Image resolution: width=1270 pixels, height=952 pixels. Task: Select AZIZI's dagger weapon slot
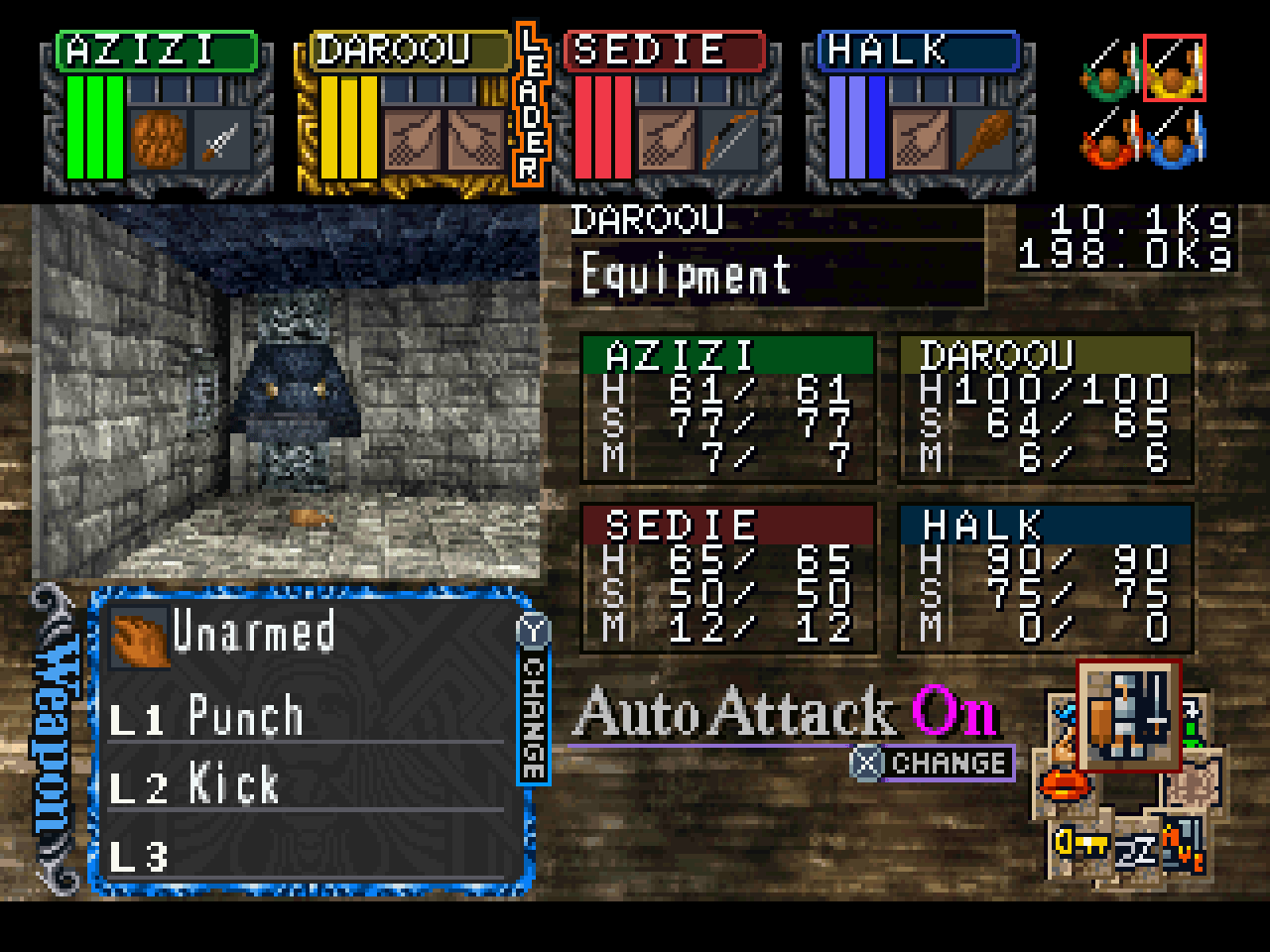[x=221, y=140]
